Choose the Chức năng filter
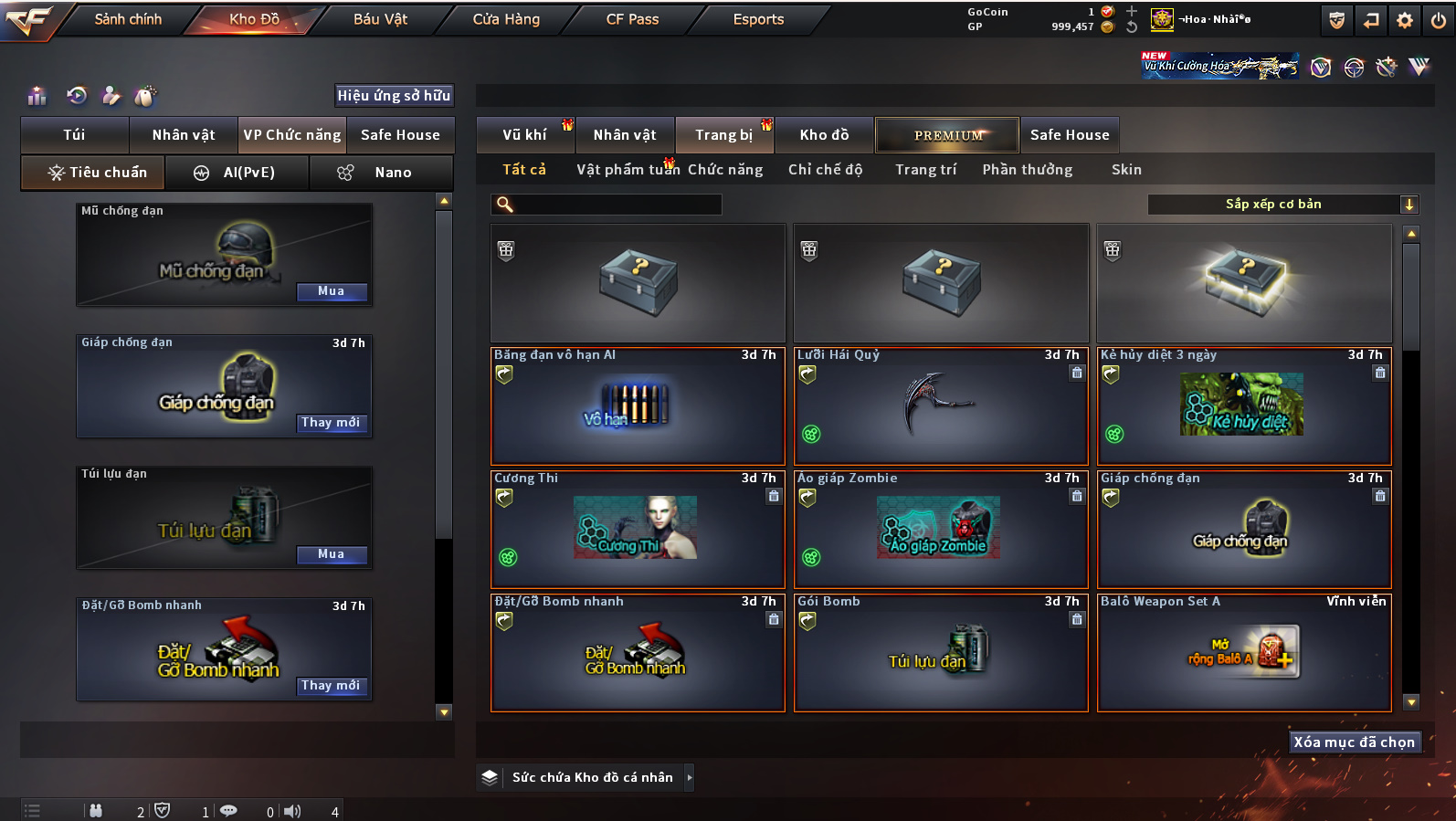This screenshot has height=821, width=1456. tap(725, 170)
